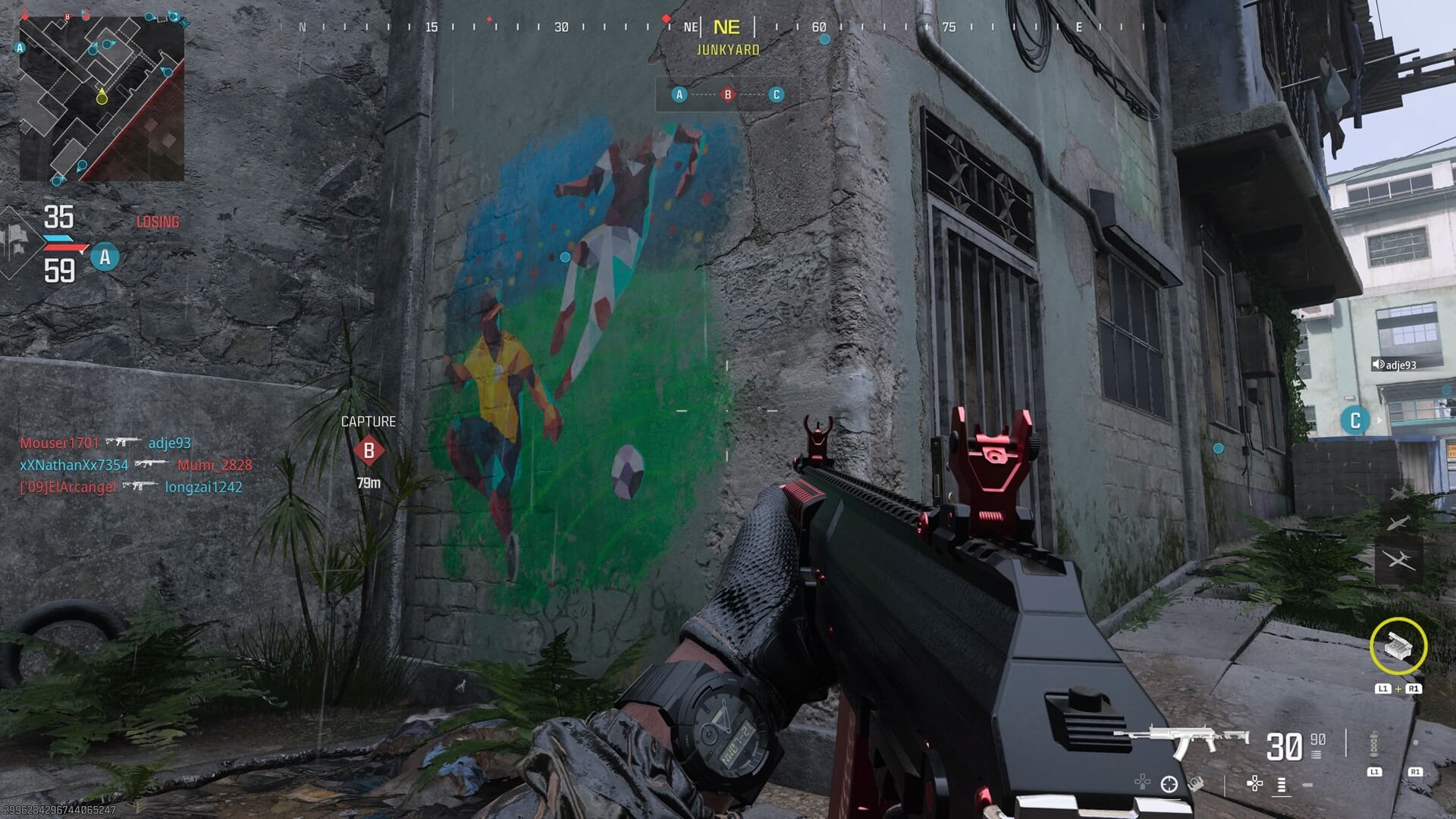The width and height of the screenshot is (1456, 819).
Task: Select the red B objective in the top tracker
Action: tap(728, 95)
